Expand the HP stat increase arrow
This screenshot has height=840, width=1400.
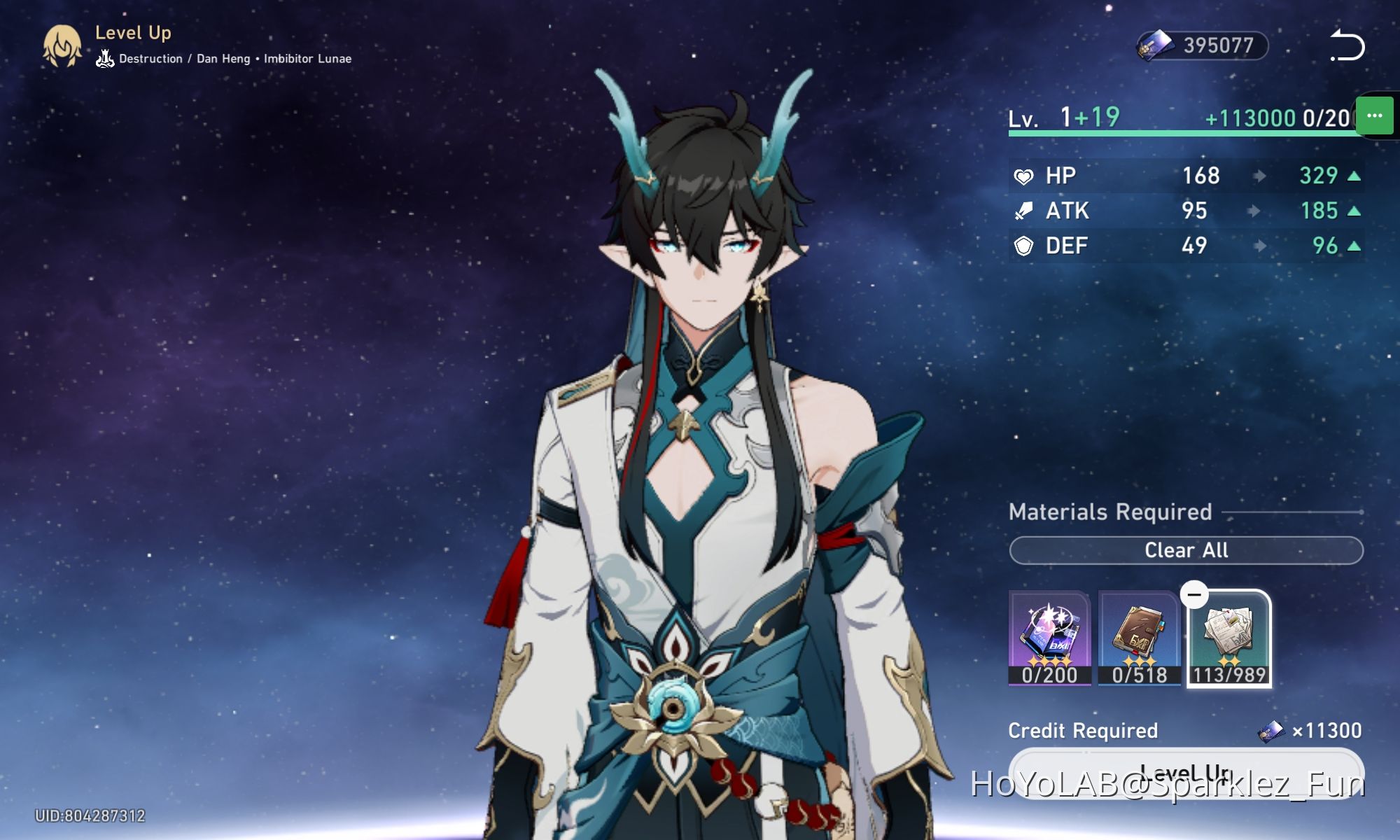[x=1353, y=176]
